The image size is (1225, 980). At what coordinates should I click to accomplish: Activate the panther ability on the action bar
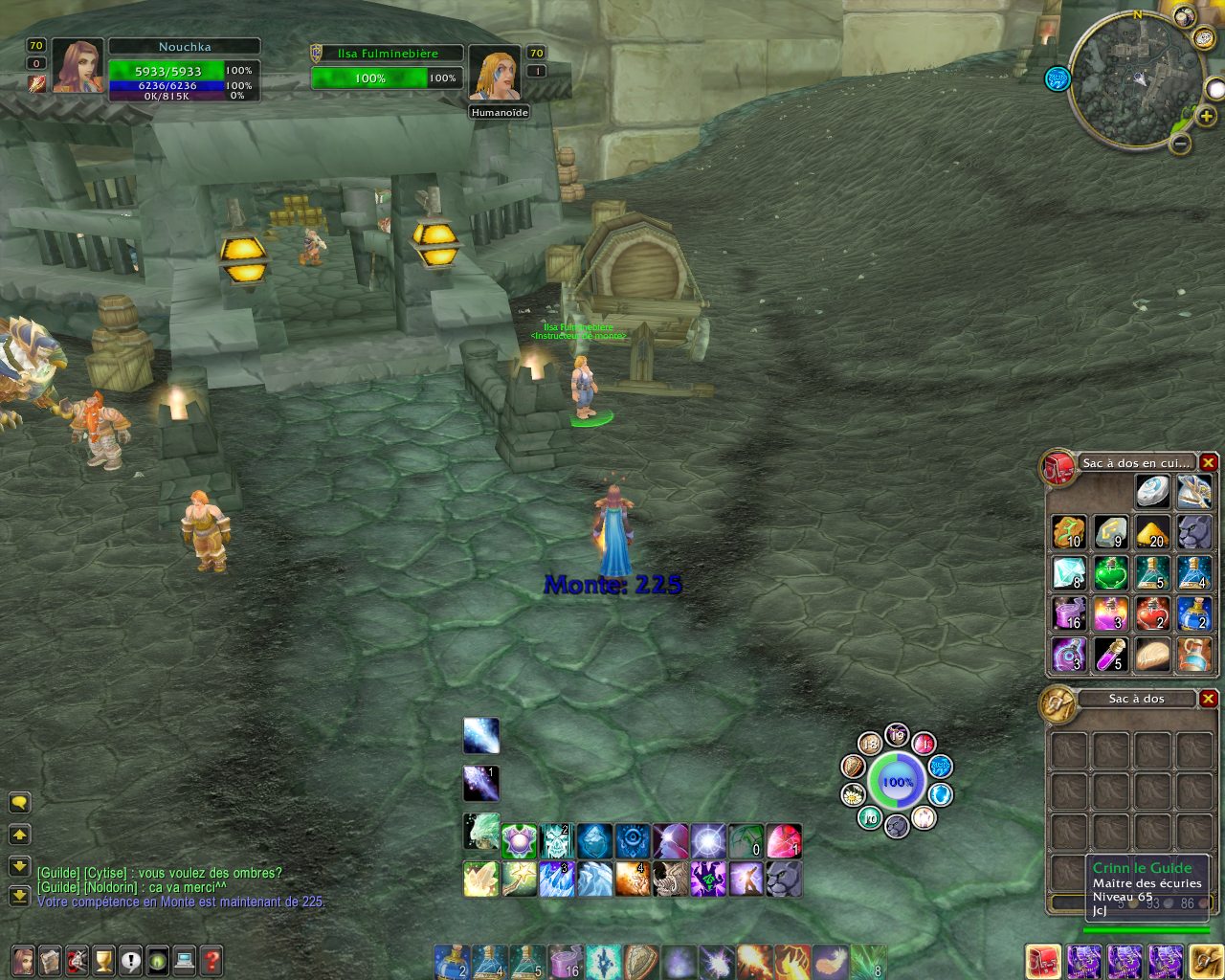(x=784, y=879)
